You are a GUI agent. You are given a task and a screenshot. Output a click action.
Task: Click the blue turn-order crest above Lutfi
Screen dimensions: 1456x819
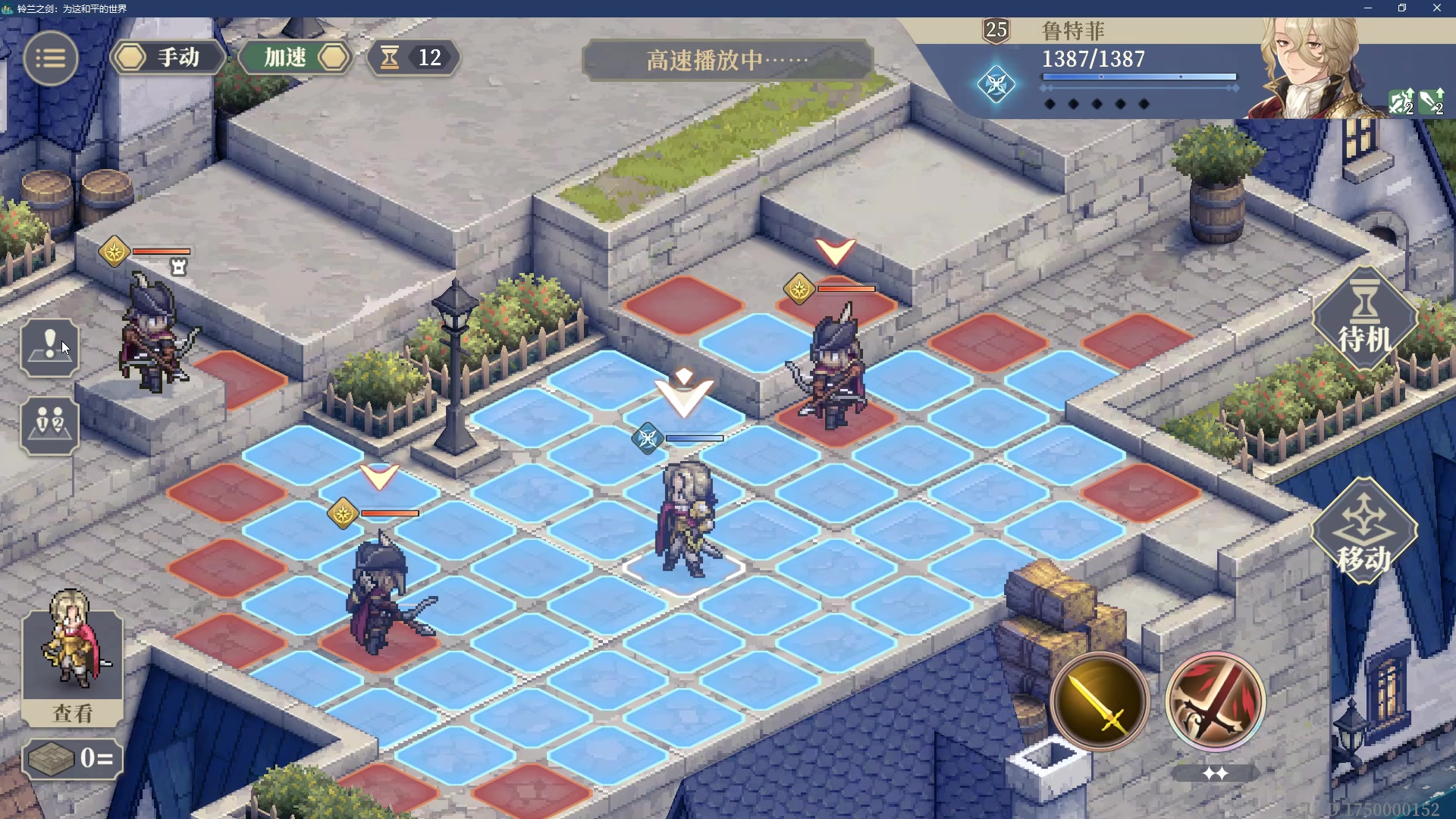(648, 438)
